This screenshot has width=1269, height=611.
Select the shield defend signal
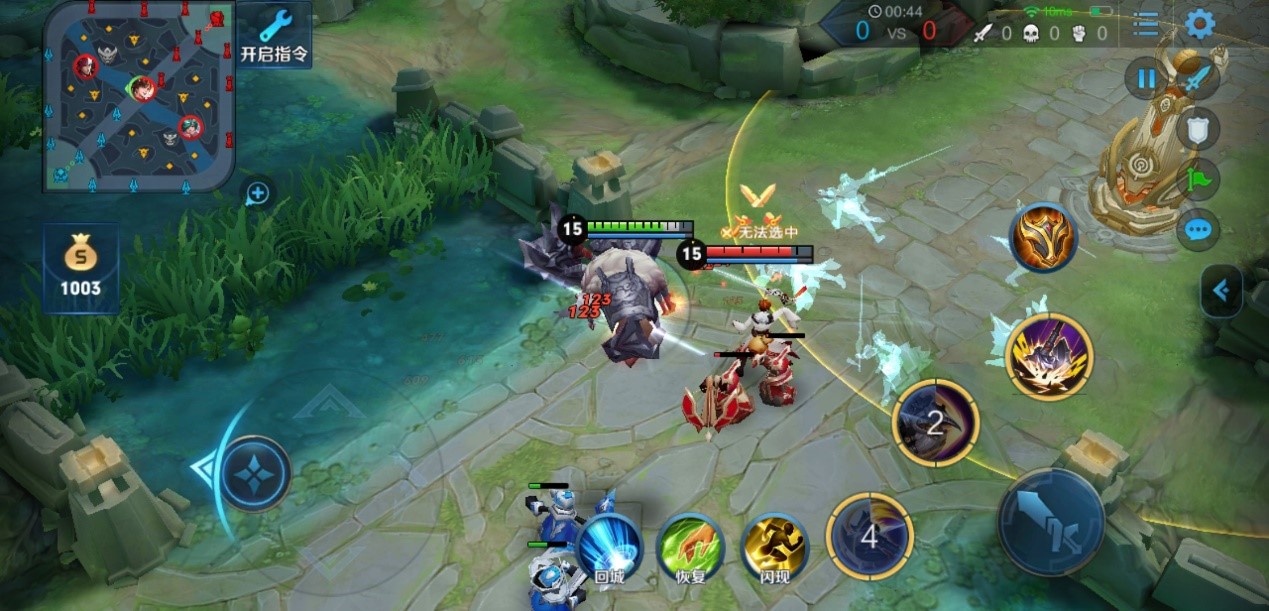(x=1197, y=128)
